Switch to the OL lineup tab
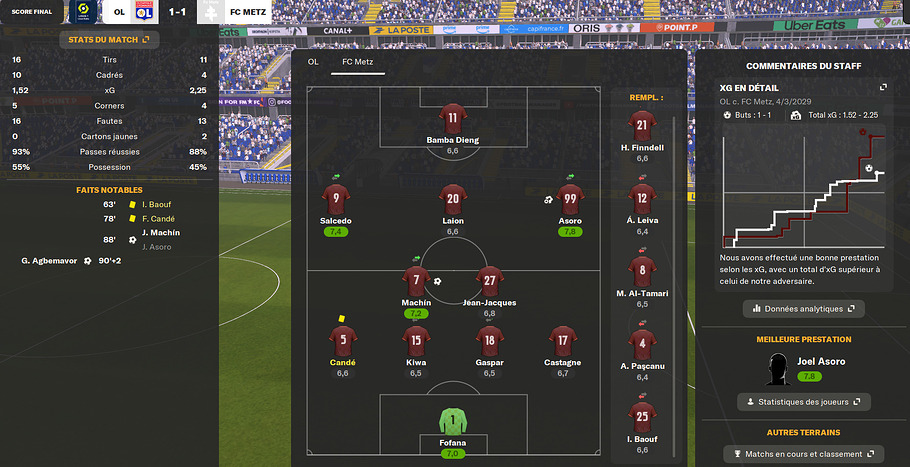 [x=313, y=62]
